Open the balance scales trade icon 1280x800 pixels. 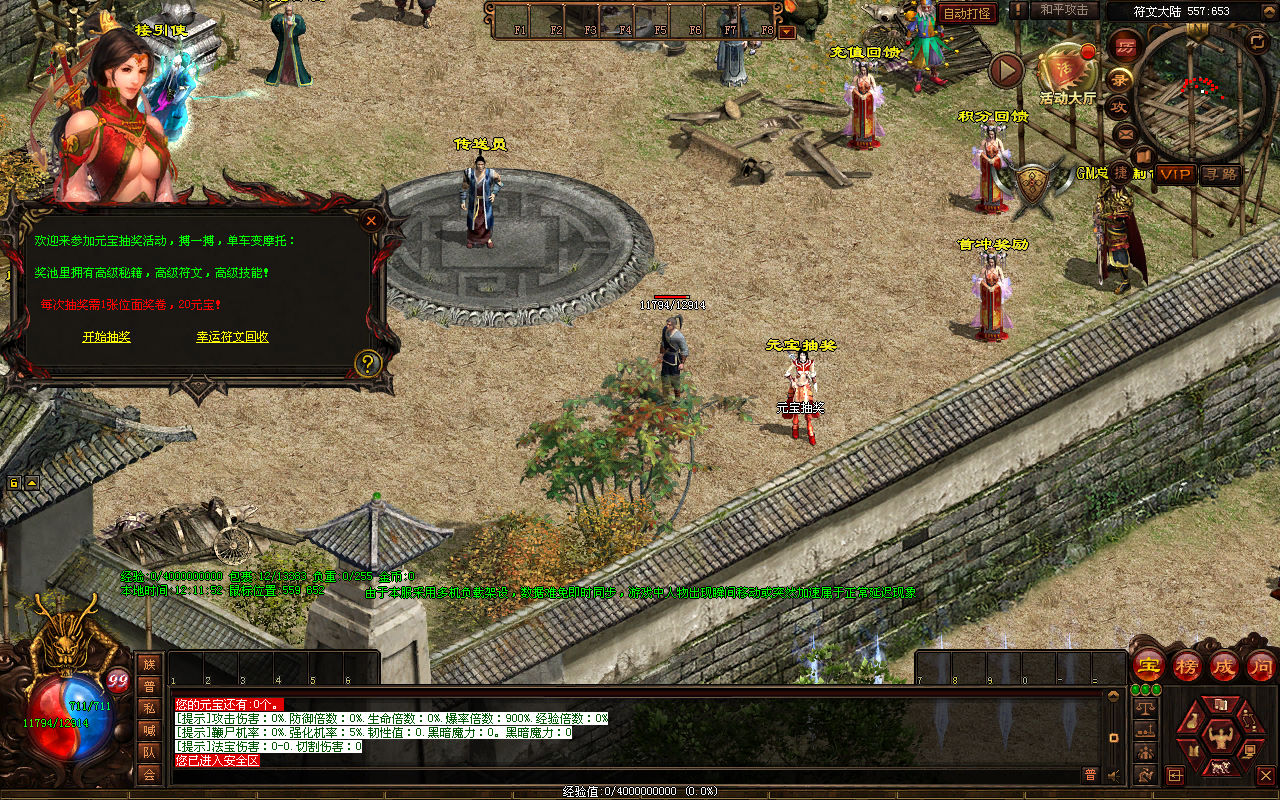(x=1145, y=710)
